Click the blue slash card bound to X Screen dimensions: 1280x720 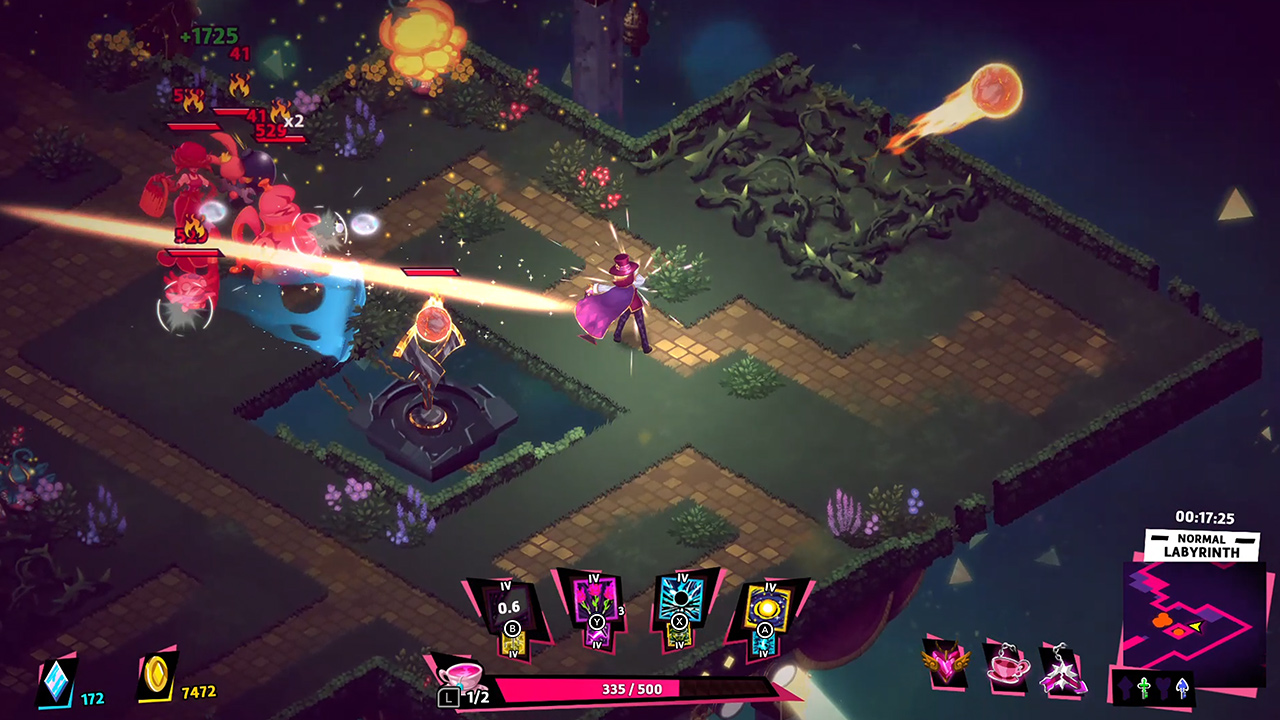click(680, 597)
